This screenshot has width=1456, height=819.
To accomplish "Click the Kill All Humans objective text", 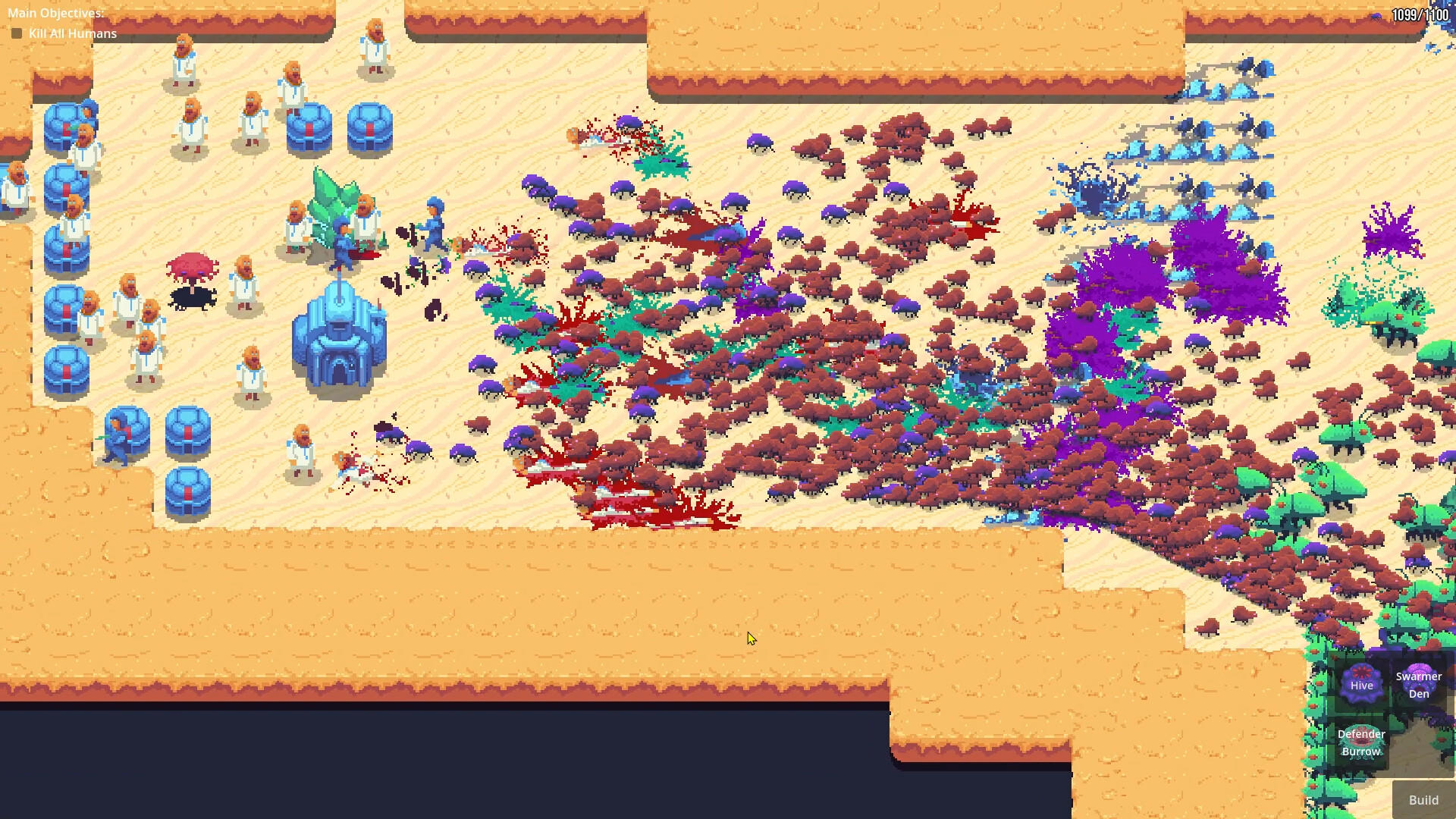I will tap(72, 33).
